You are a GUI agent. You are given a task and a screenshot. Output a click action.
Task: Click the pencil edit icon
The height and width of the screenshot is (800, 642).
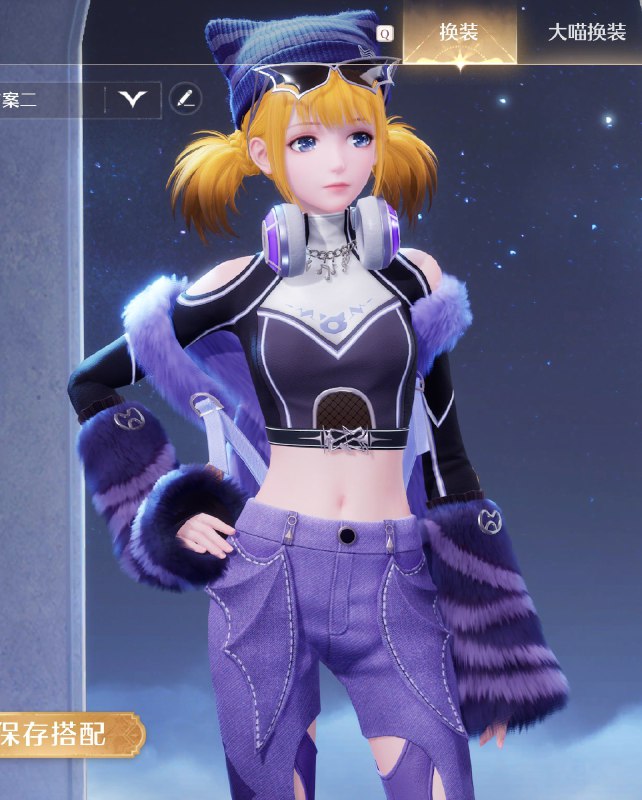coord(185,98)
